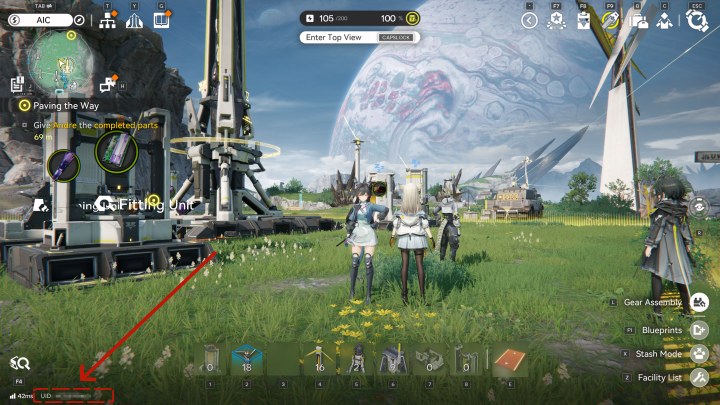
Task: Open the open book icon
Action: click(161, 20)
